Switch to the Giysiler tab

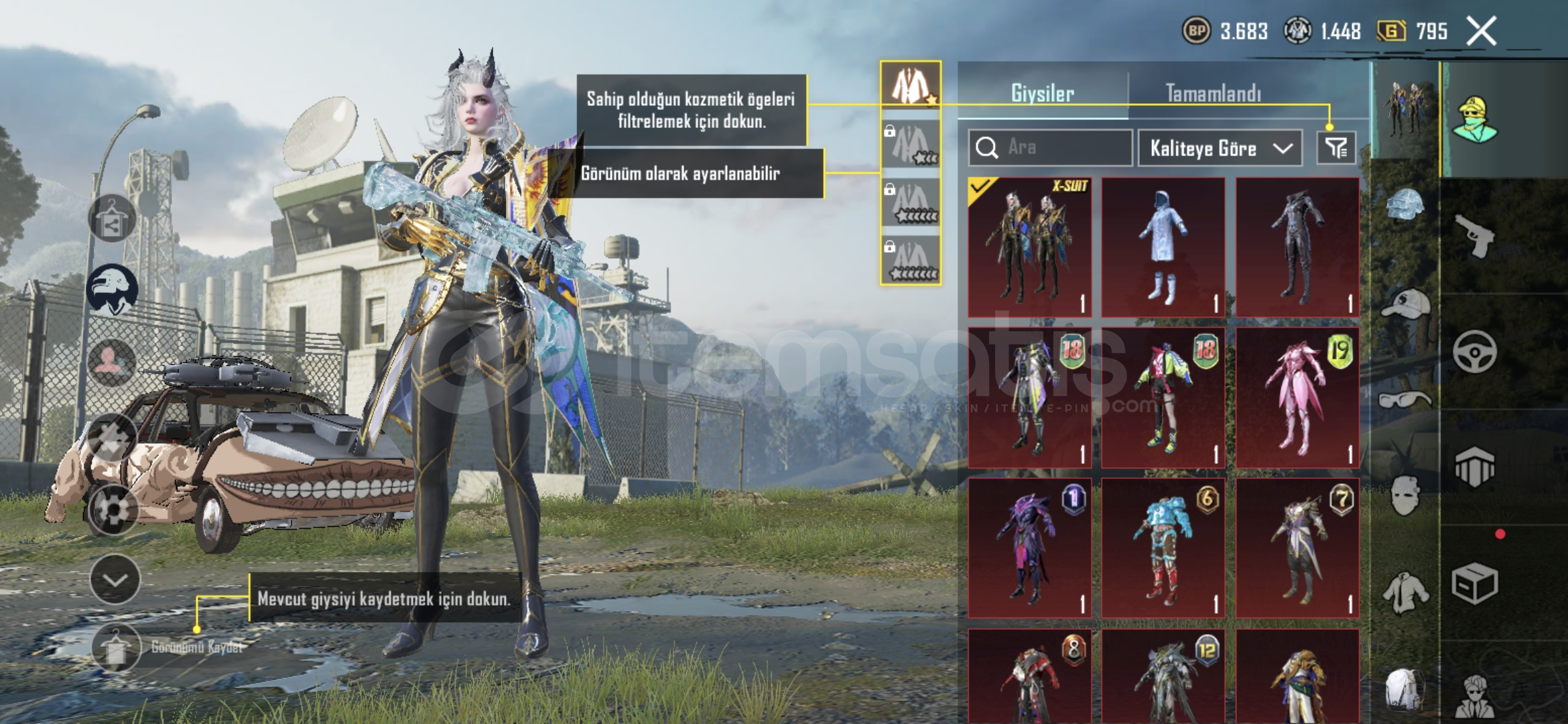coord(1042,93)
